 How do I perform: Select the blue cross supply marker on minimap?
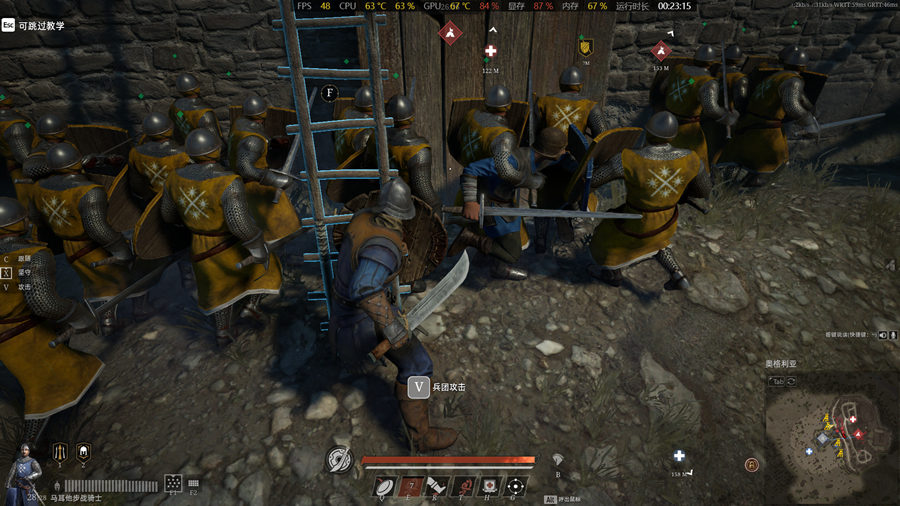click(809, 451)
